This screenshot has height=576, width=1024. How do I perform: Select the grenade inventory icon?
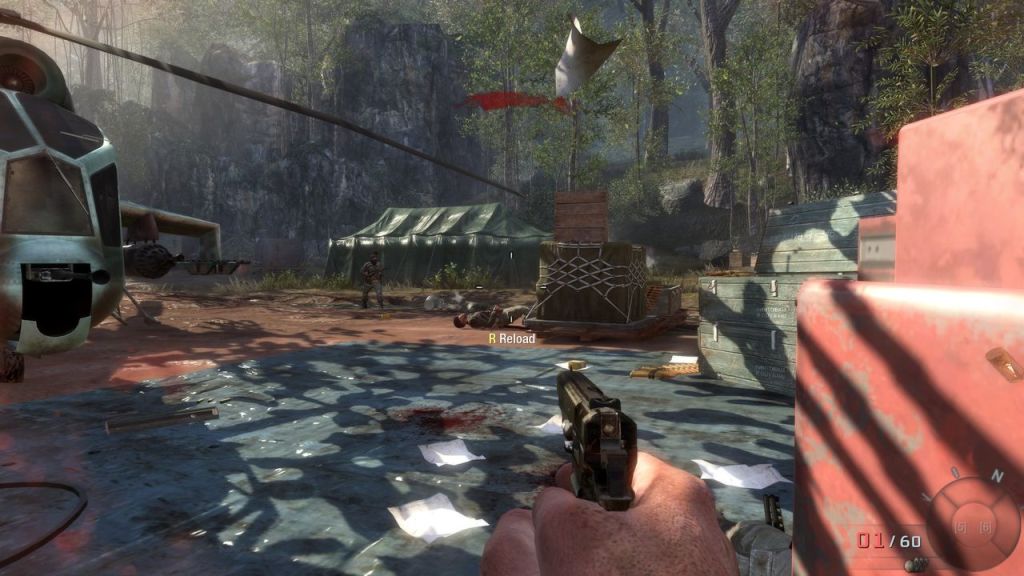(913, 565)
